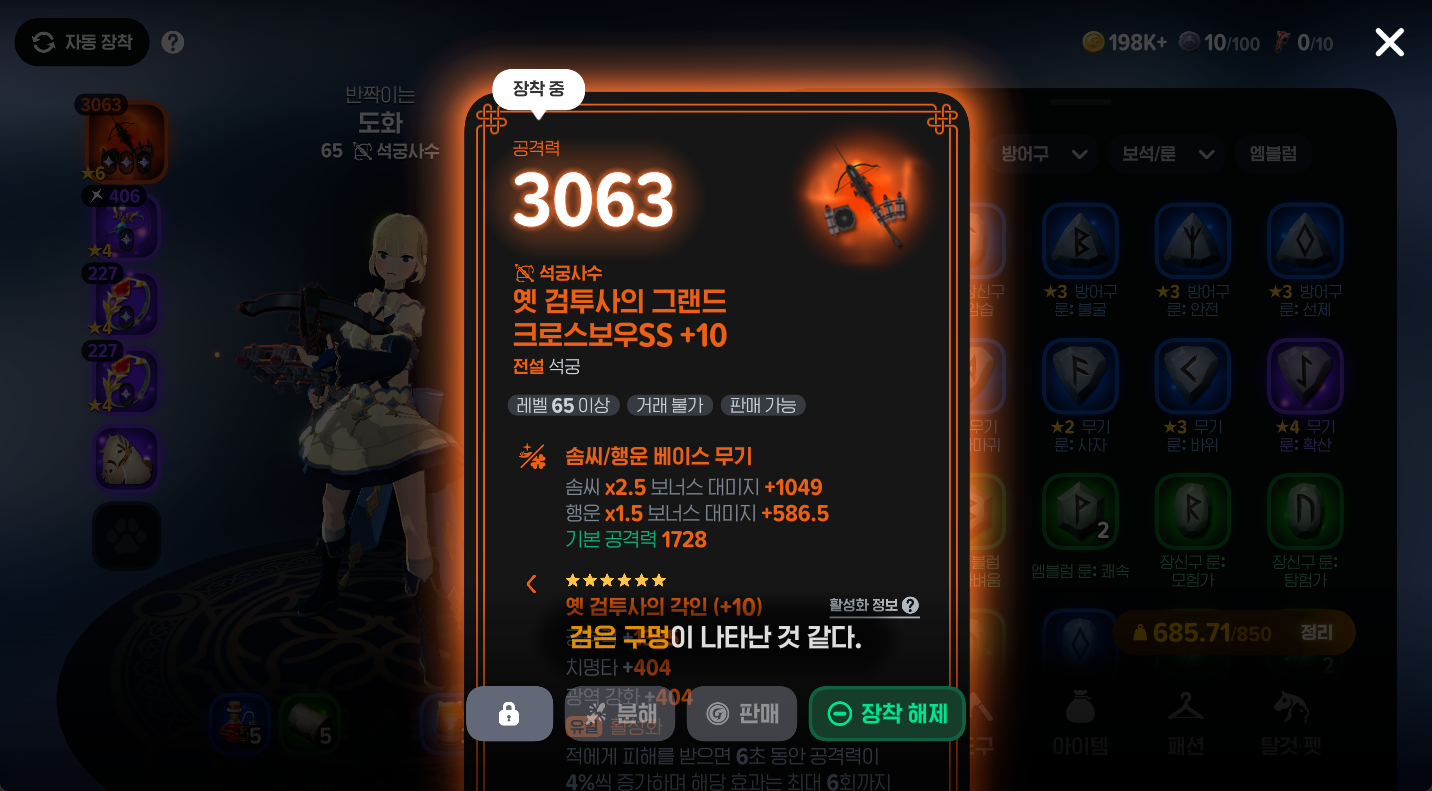Click the help question mark near 자동 장착

point(172,42)
